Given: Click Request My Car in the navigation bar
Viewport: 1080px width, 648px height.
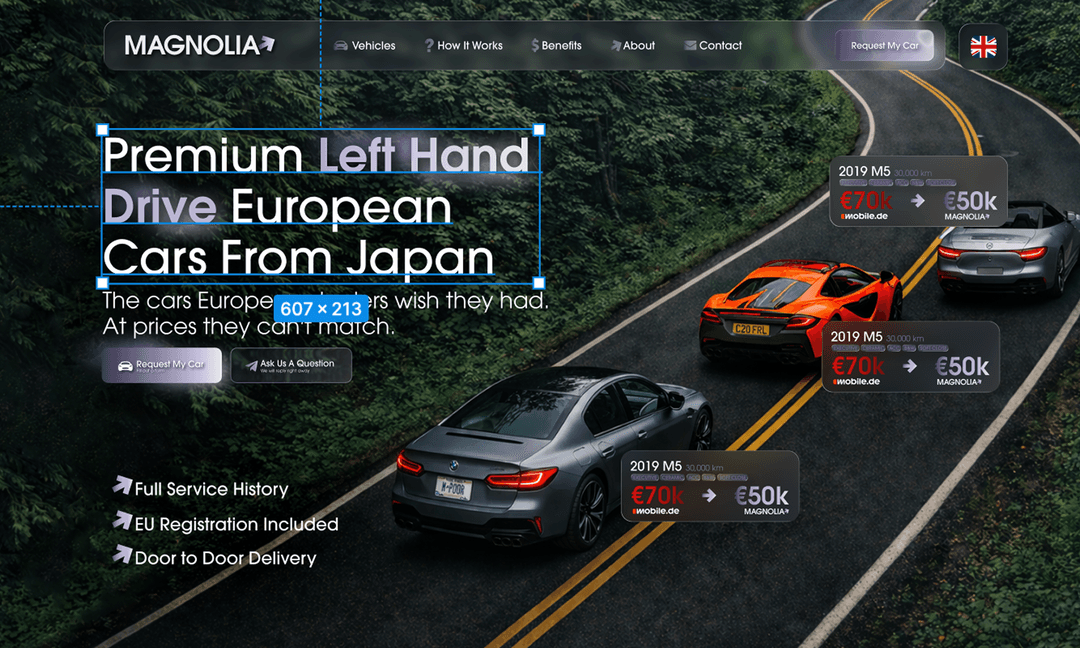Looking at the screenshot, I should [885, 46].
